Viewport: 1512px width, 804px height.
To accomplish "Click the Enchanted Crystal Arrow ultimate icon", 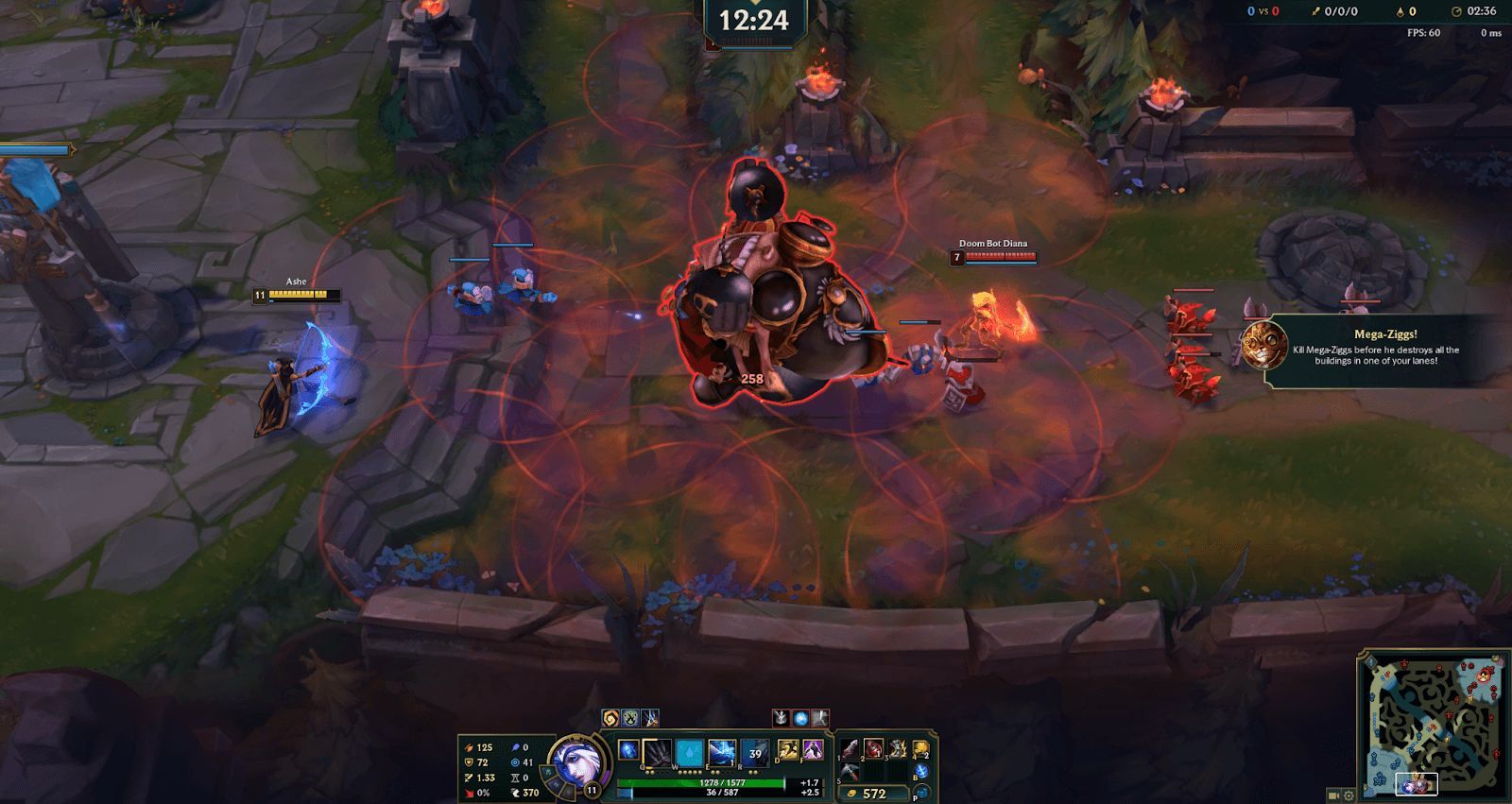I will pos(755,751).
